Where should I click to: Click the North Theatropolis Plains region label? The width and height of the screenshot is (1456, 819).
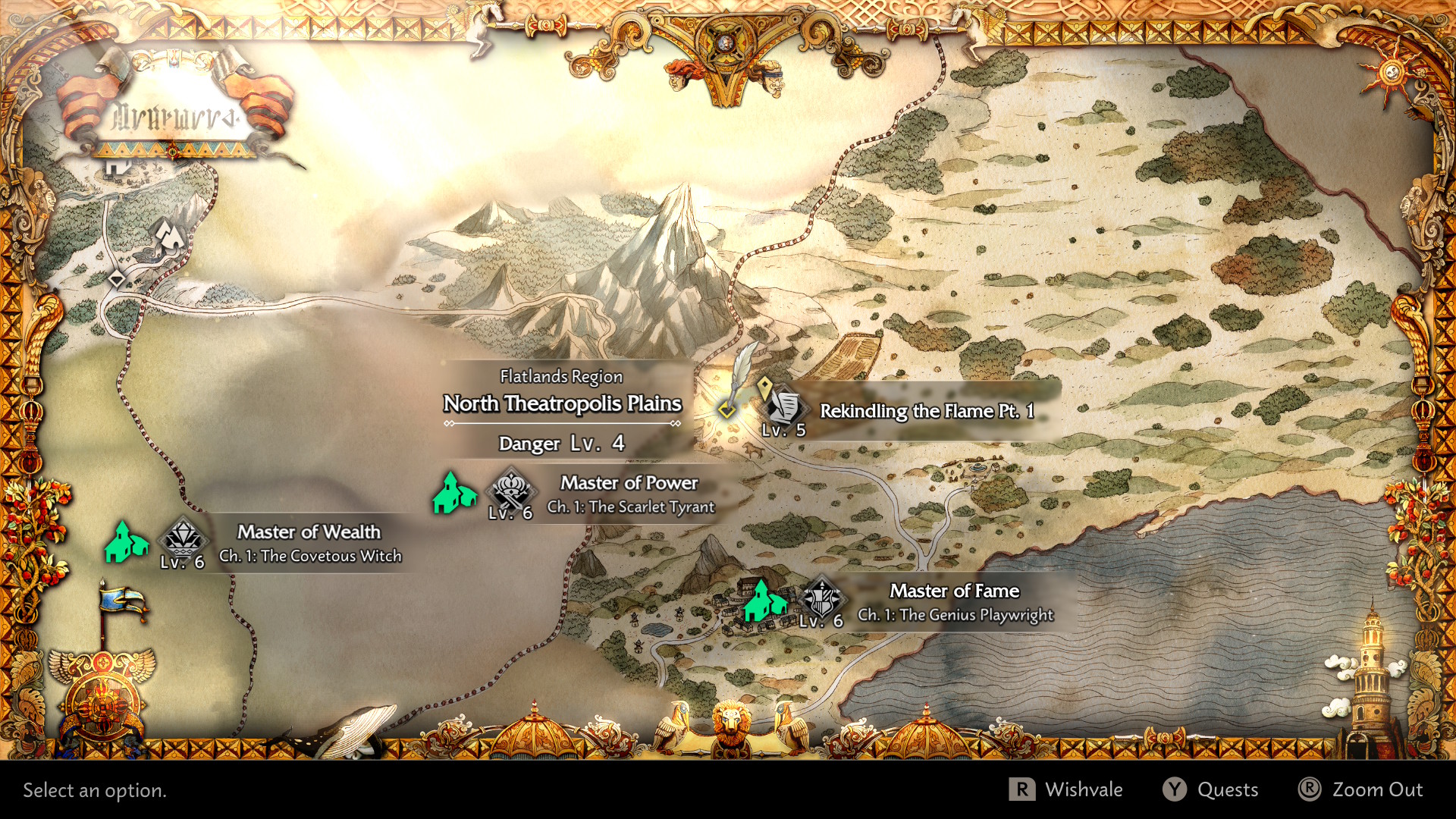pyautogui.click(x=562, y=403)
